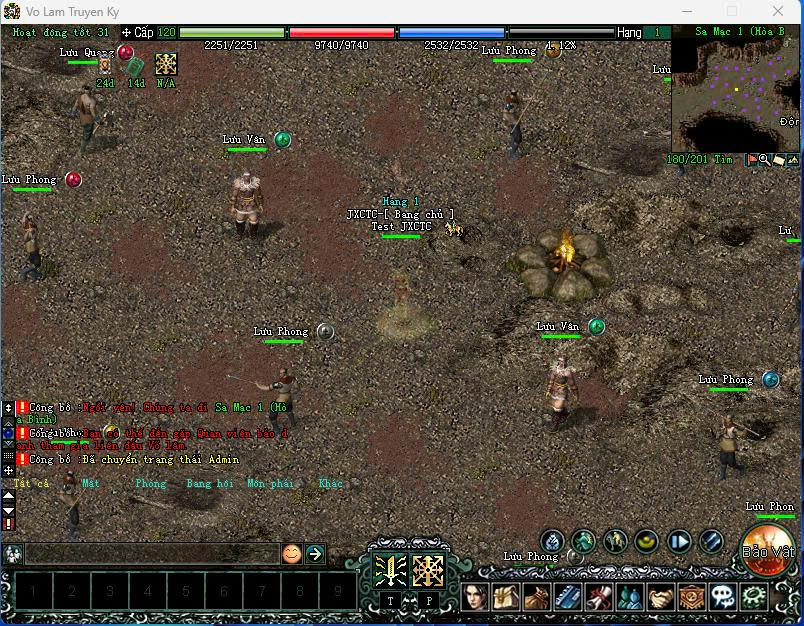This screenshot has height=626, width=804.
Task: Toggle the horse riding round button
Action: pos(614,542)
